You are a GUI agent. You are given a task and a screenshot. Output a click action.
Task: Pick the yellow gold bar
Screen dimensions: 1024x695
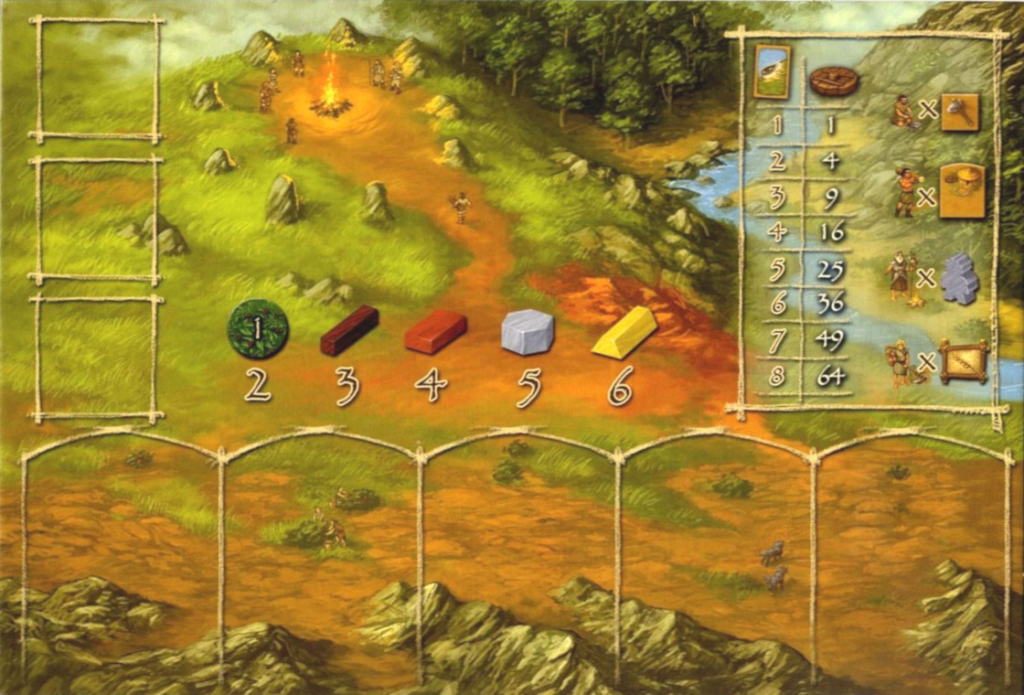624,332
